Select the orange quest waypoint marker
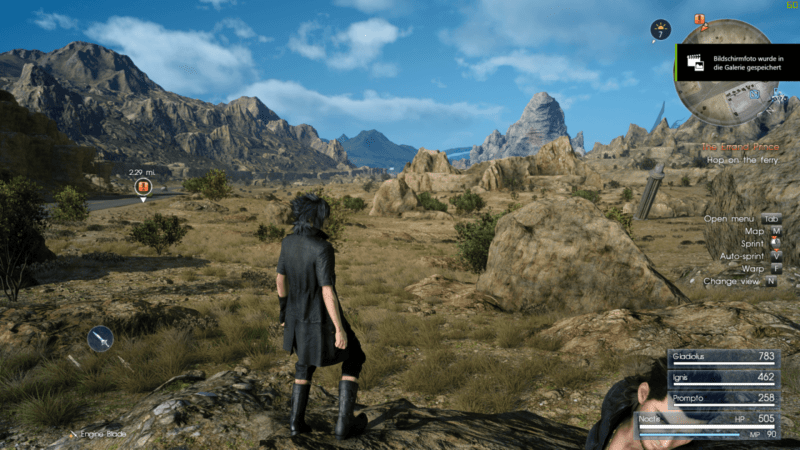 (143, 186)
